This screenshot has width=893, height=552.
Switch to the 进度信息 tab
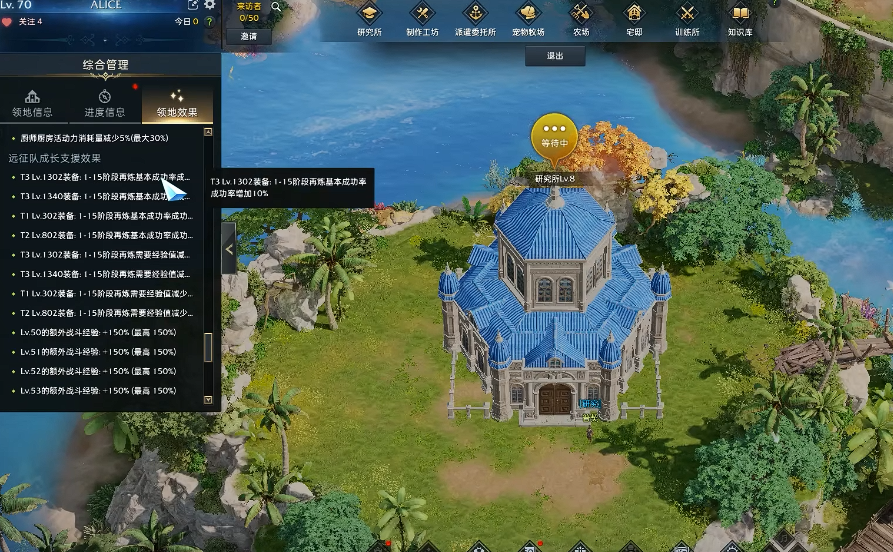(104, 104)
